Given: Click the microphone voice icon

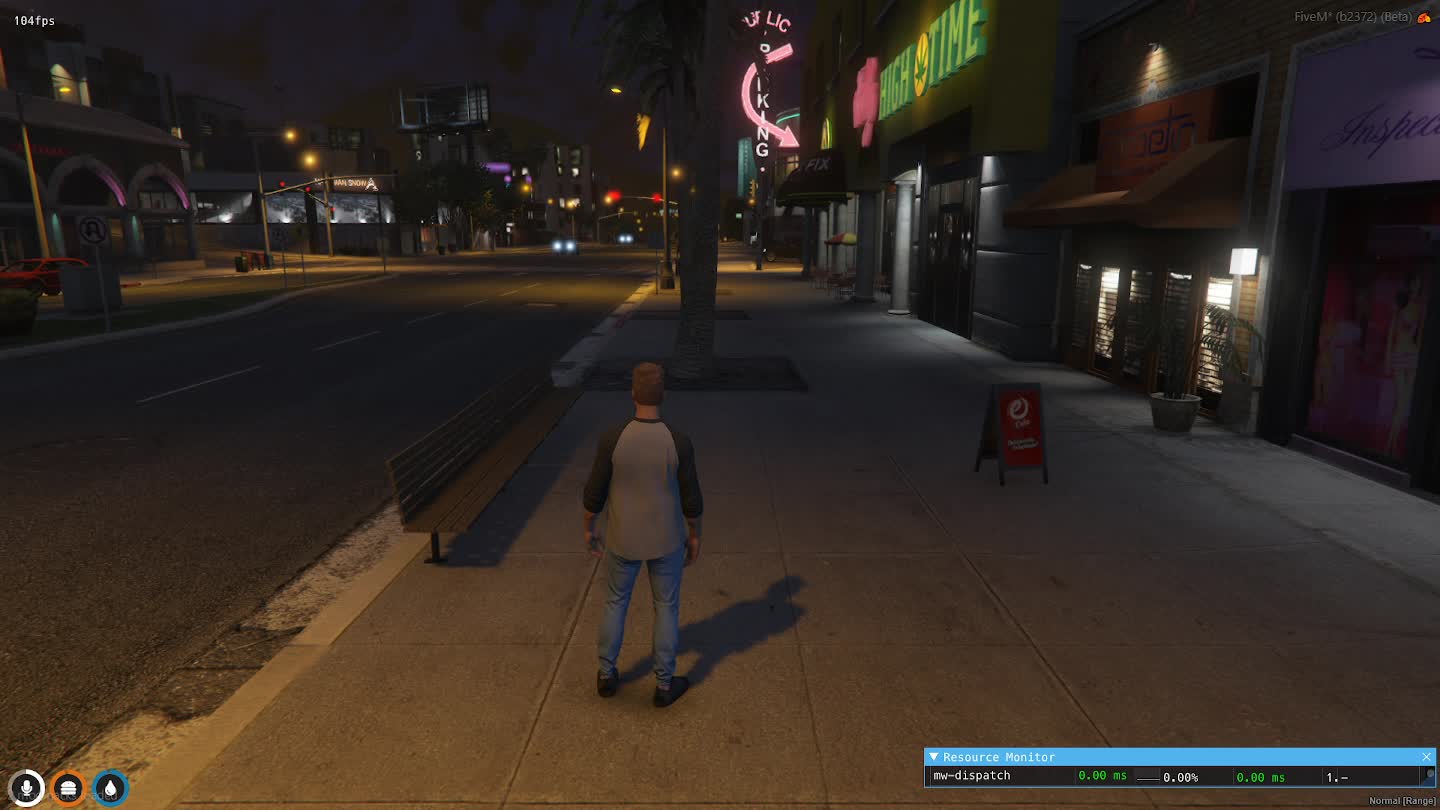Looking at the screenshot, I should pos(27,788).
